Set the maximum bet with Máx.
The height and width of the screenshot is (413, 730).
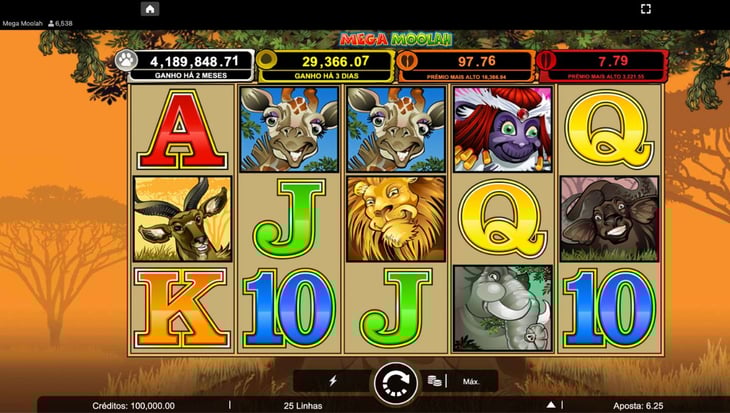(x=471, y=381)
